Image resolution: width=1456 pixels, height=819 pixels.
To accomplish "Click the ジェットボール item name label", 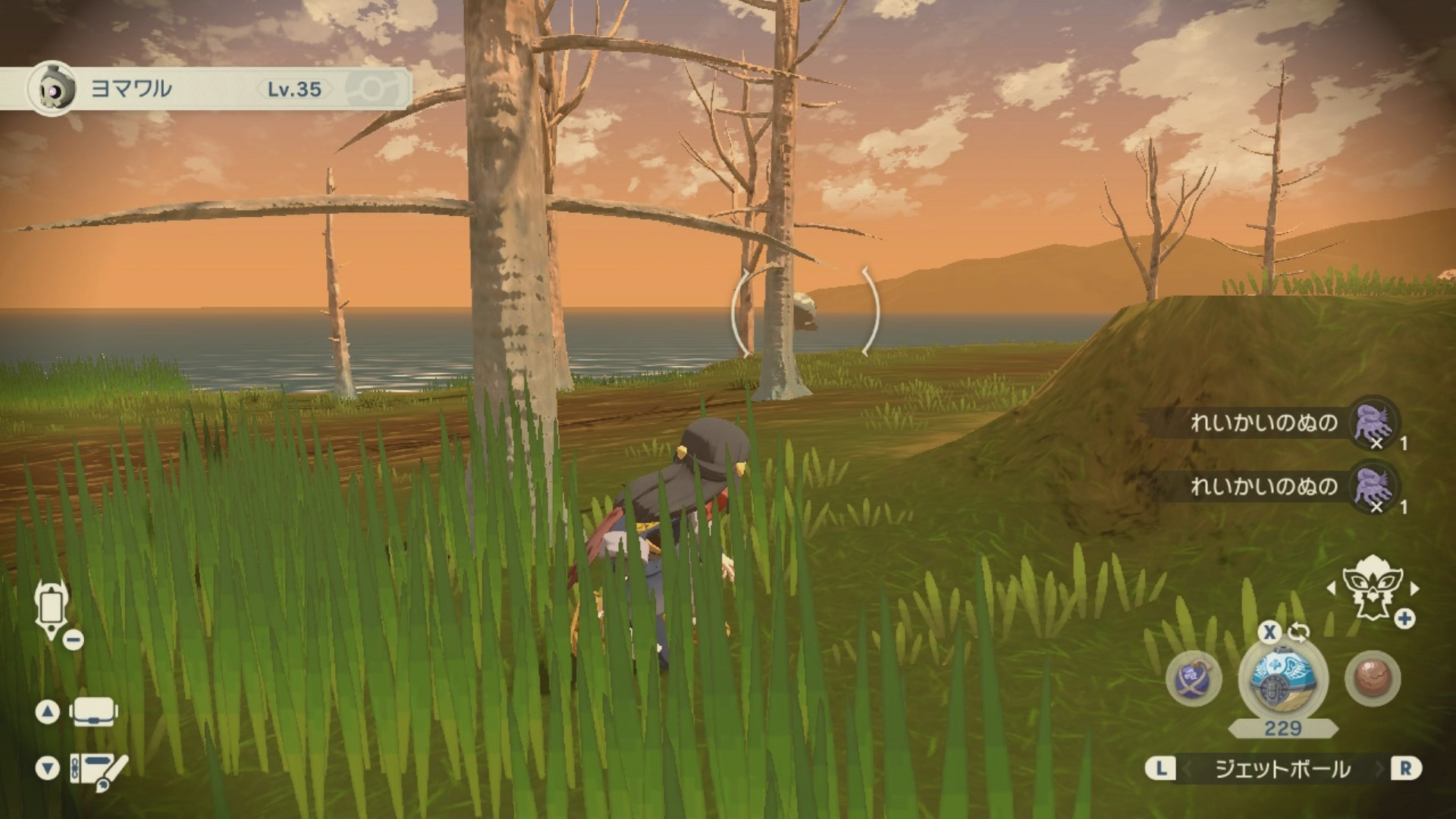I will coord(1282,769).
